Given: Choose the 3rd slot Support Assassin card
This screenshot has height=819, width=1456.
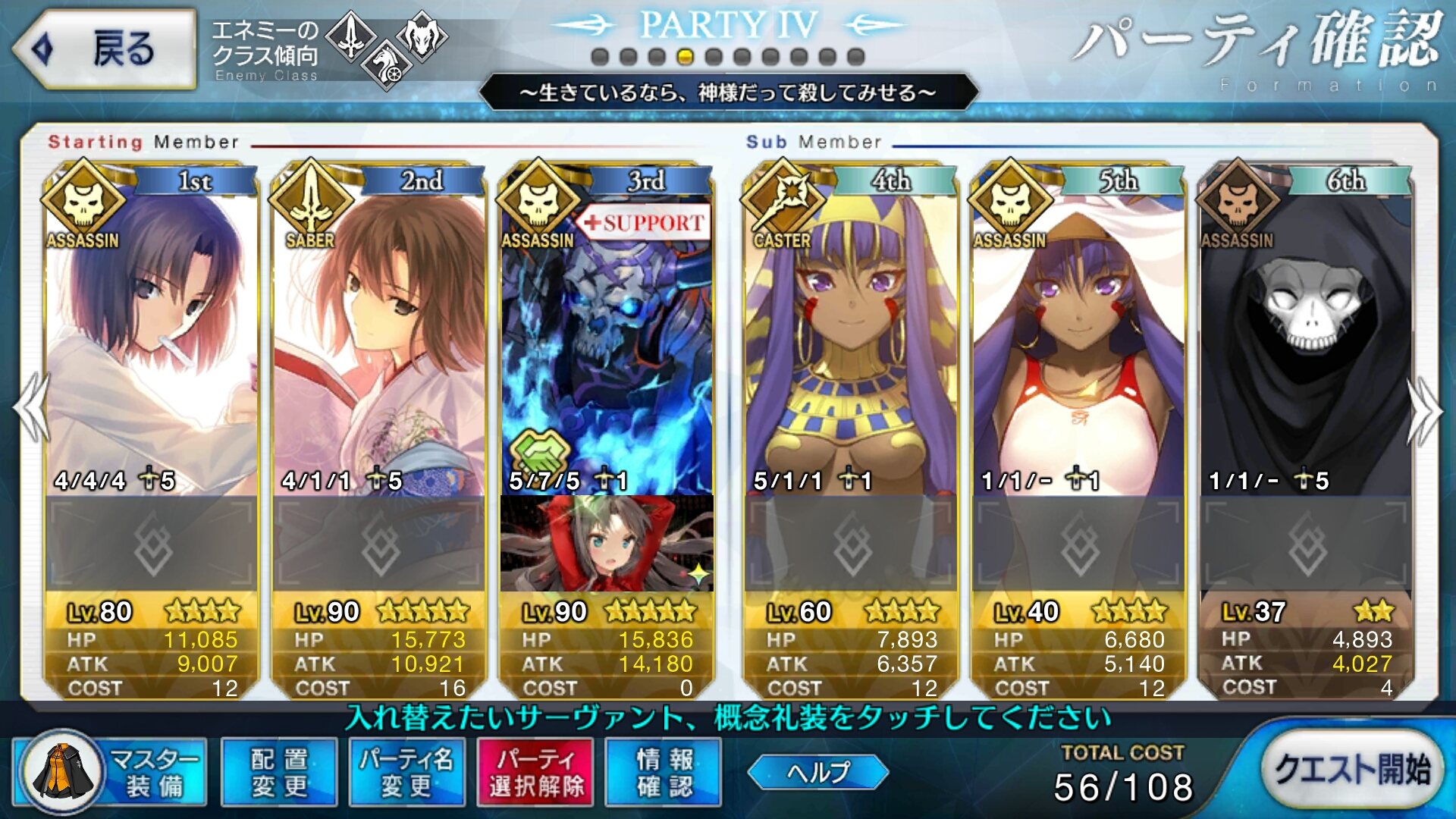Looking at the screenshot, I should click(606, 341).
